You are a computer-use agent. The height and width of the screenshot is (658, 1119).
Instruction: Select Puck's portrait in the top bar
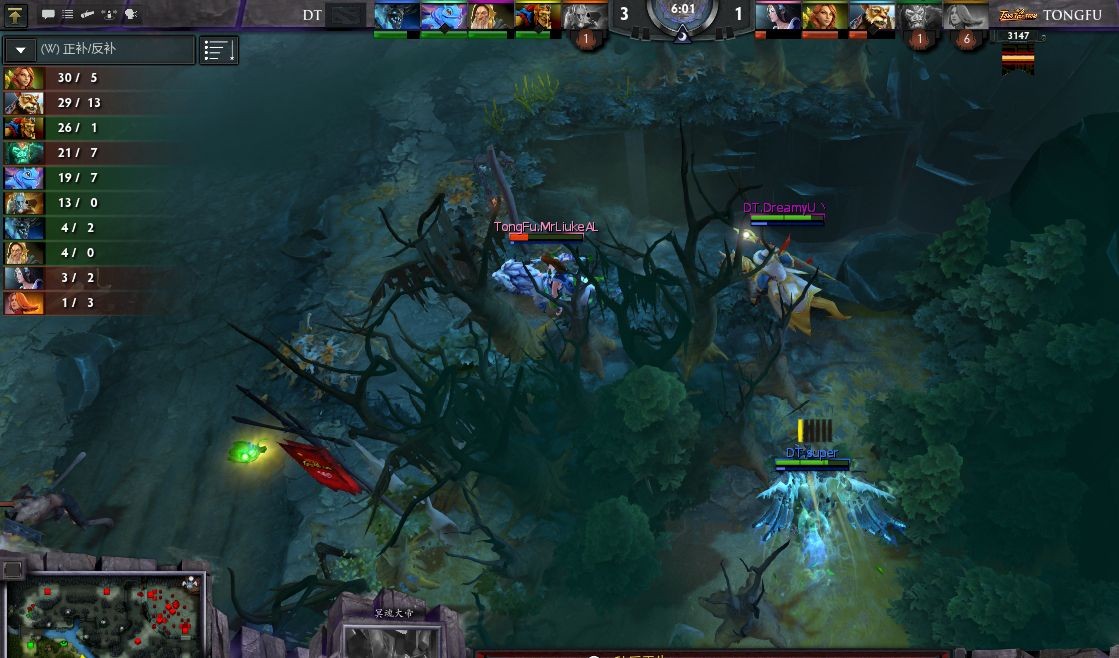point(443,17)
